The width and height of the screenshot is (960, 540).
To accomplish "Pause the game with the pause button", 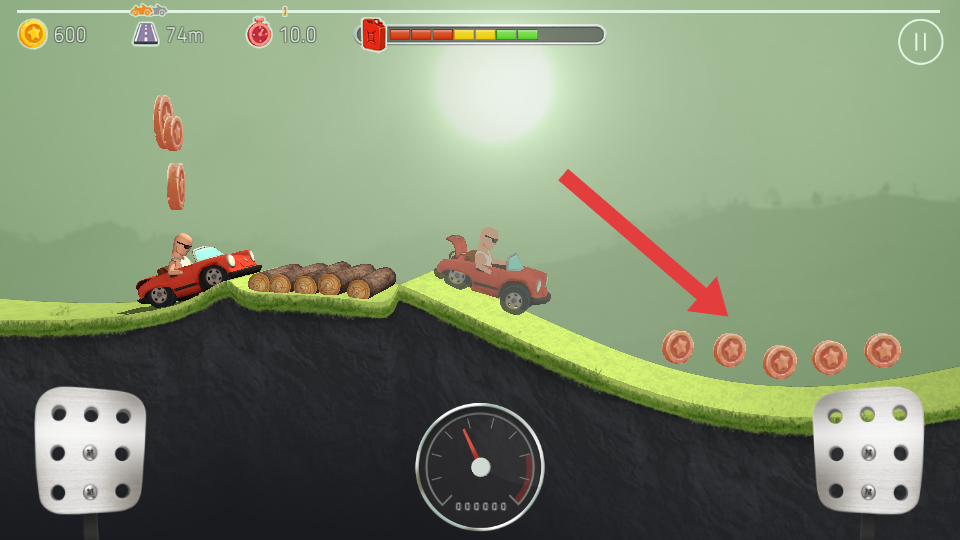I will pos(920,42).
